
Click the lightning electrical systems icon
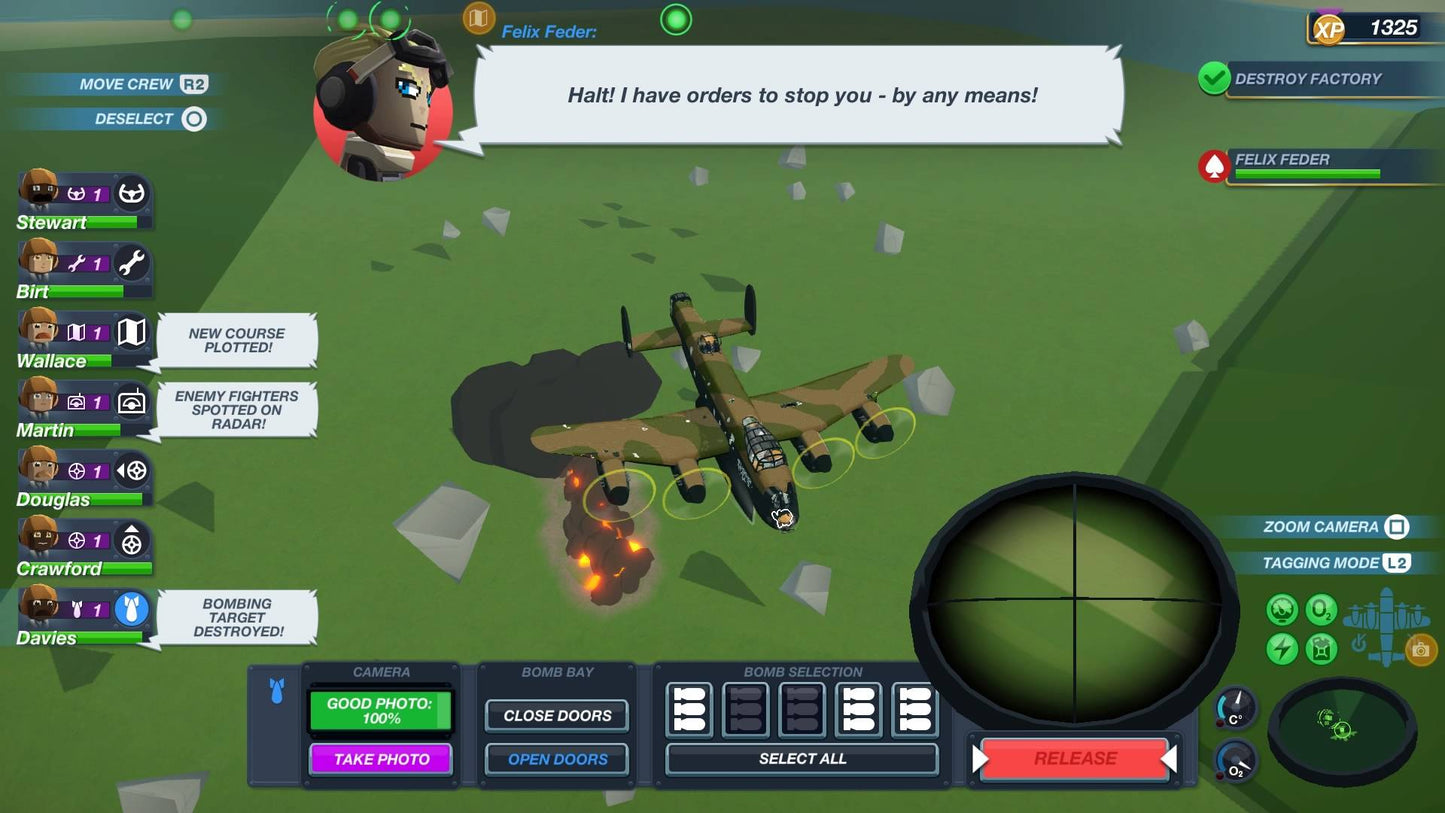tap(1281, 648)
